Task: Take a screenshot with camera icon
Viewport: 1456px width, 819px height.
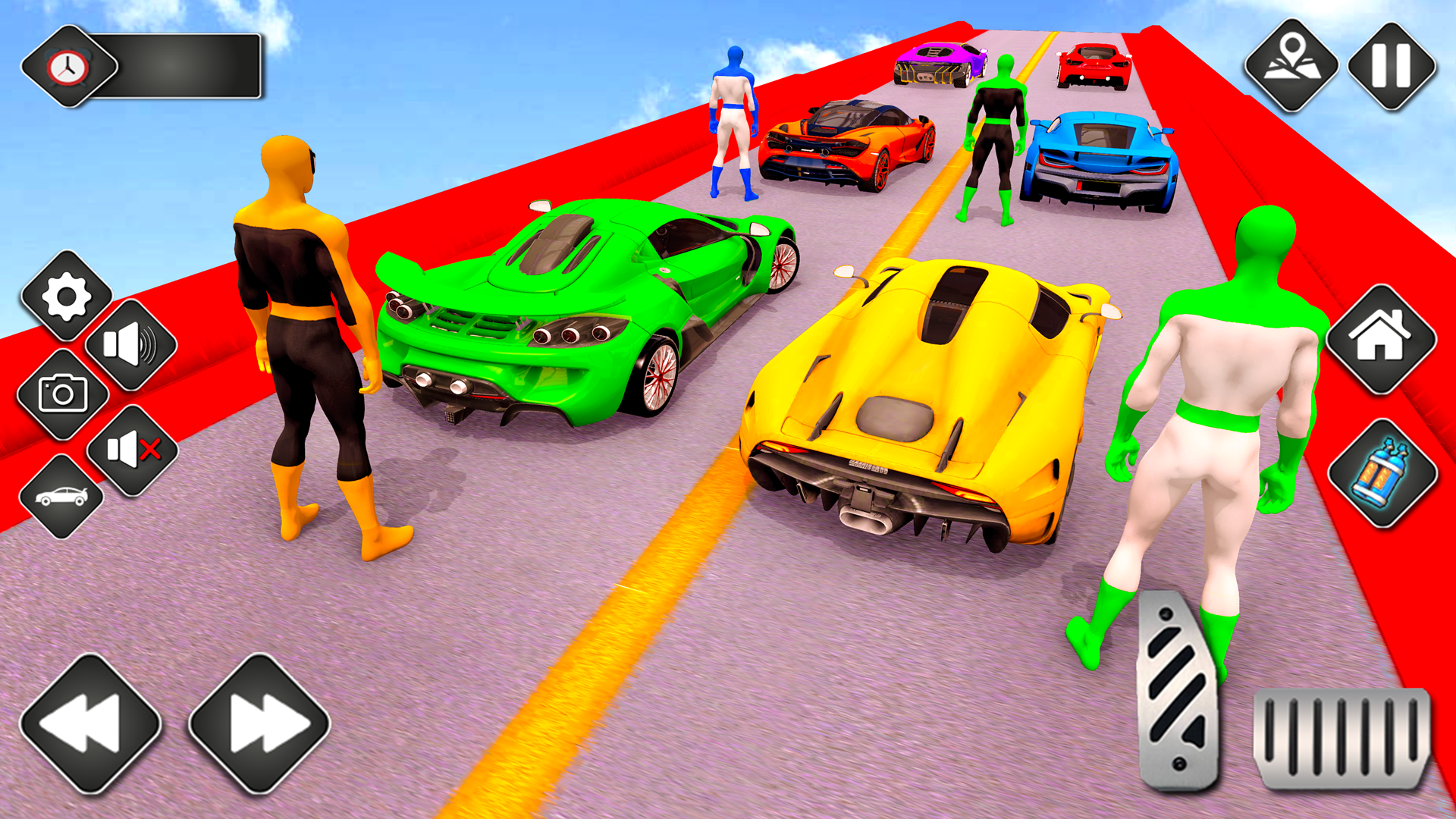Action: (65, 394)
